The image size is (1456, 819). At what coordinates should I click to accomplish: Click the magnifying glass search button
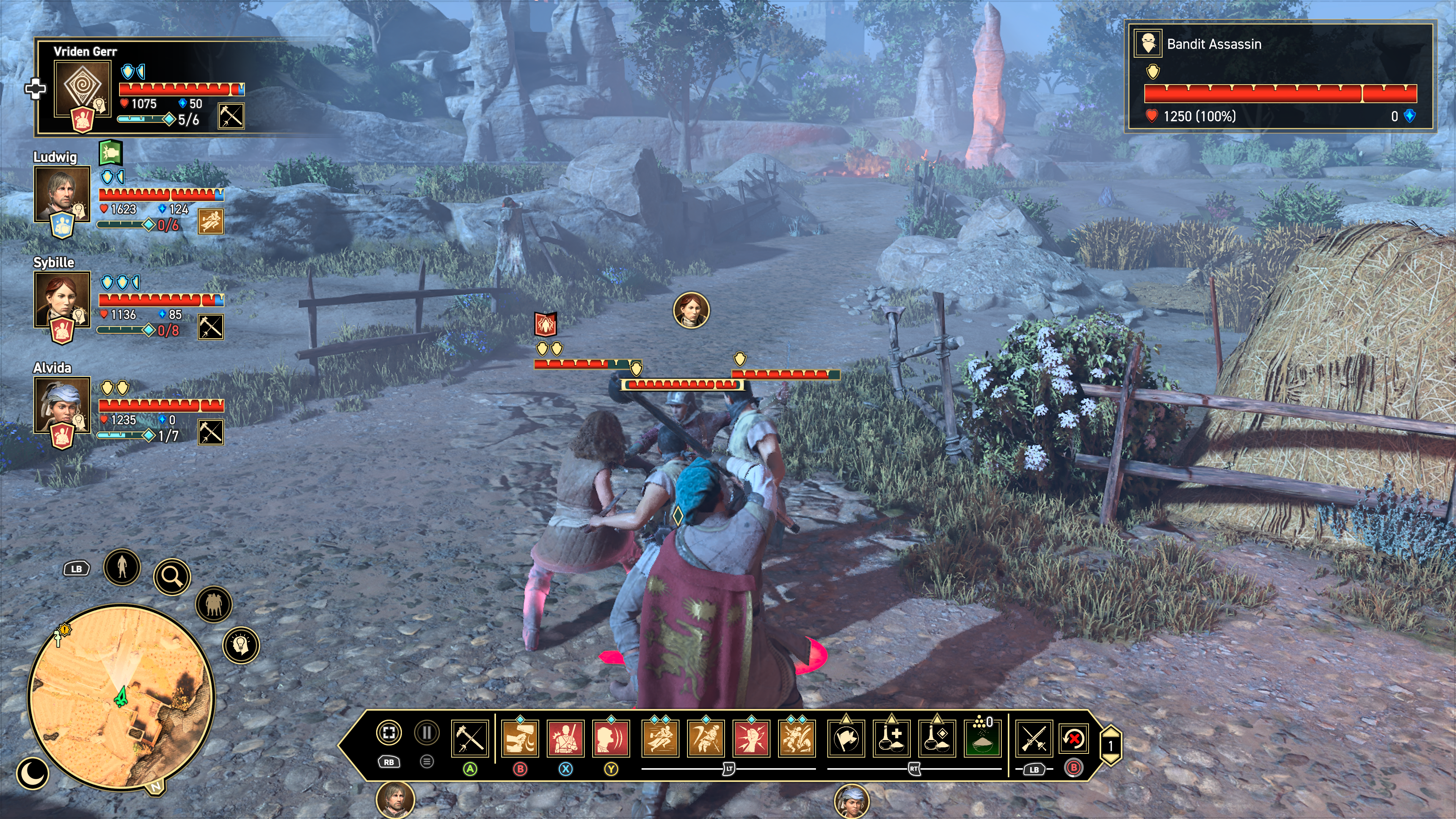pos(172,576)
